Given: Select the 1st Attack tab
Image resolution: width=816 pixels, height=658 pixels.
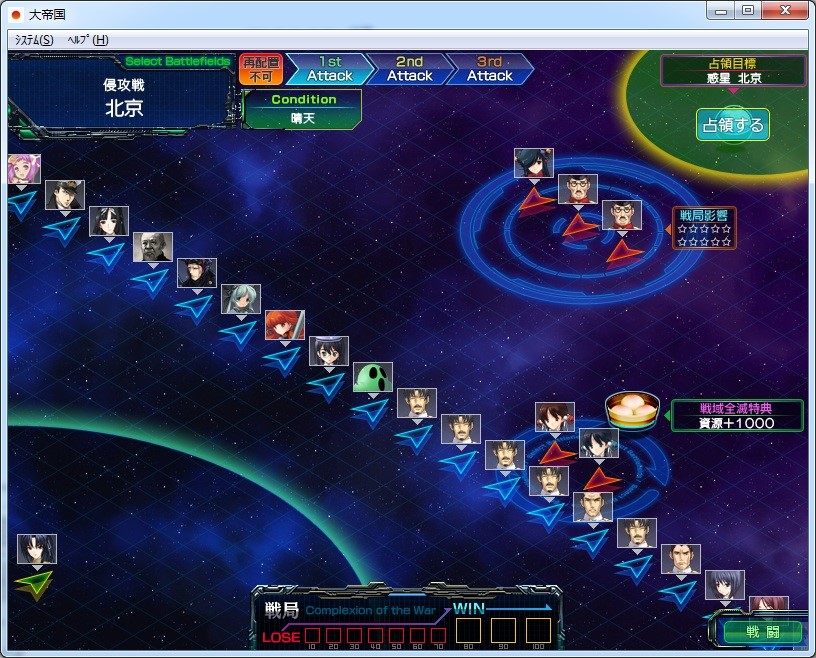Looking at the screenshot, I should [x=328, y=69].
